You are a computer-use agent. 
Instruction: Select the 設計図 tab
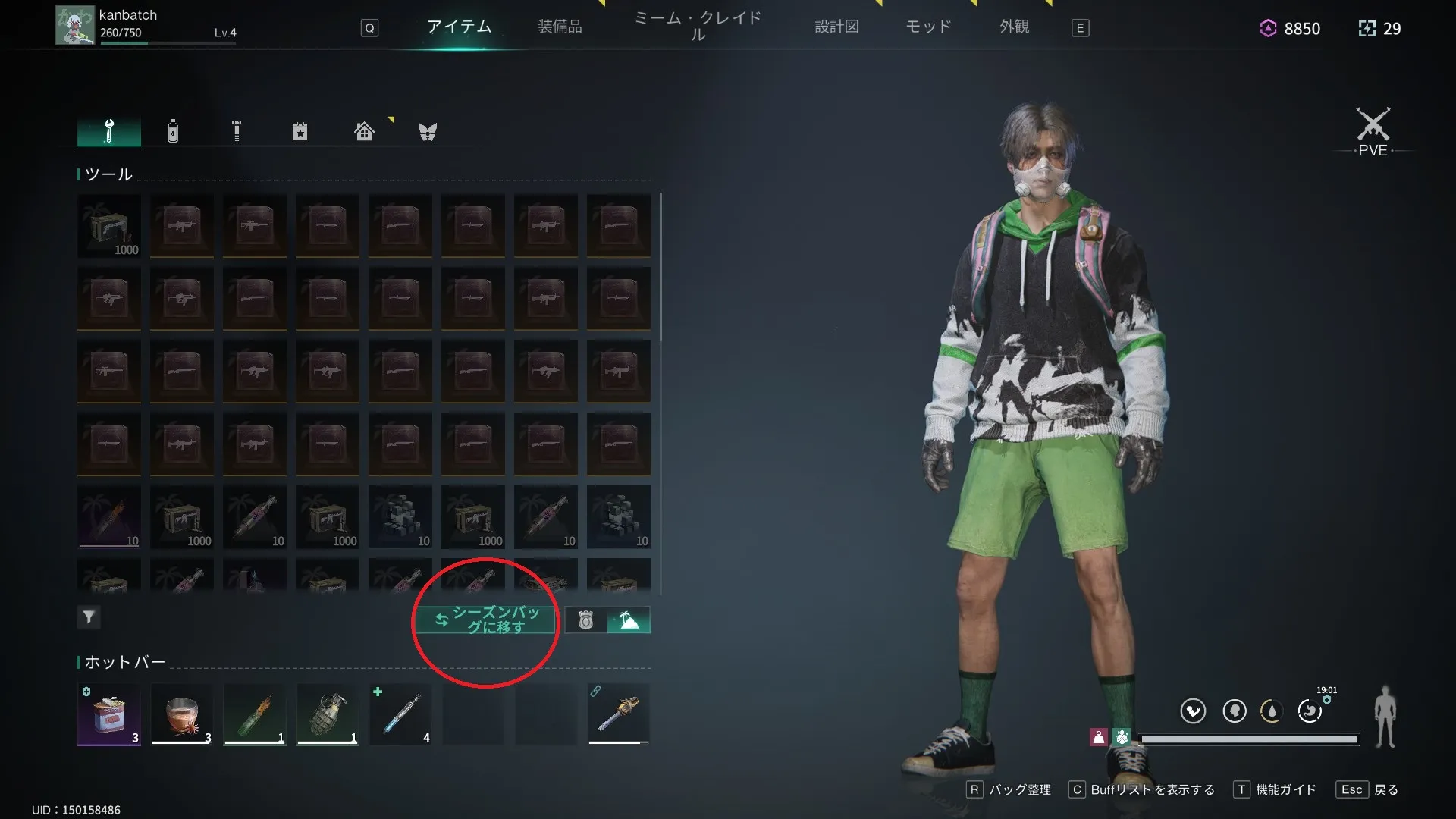pos(836,27)
